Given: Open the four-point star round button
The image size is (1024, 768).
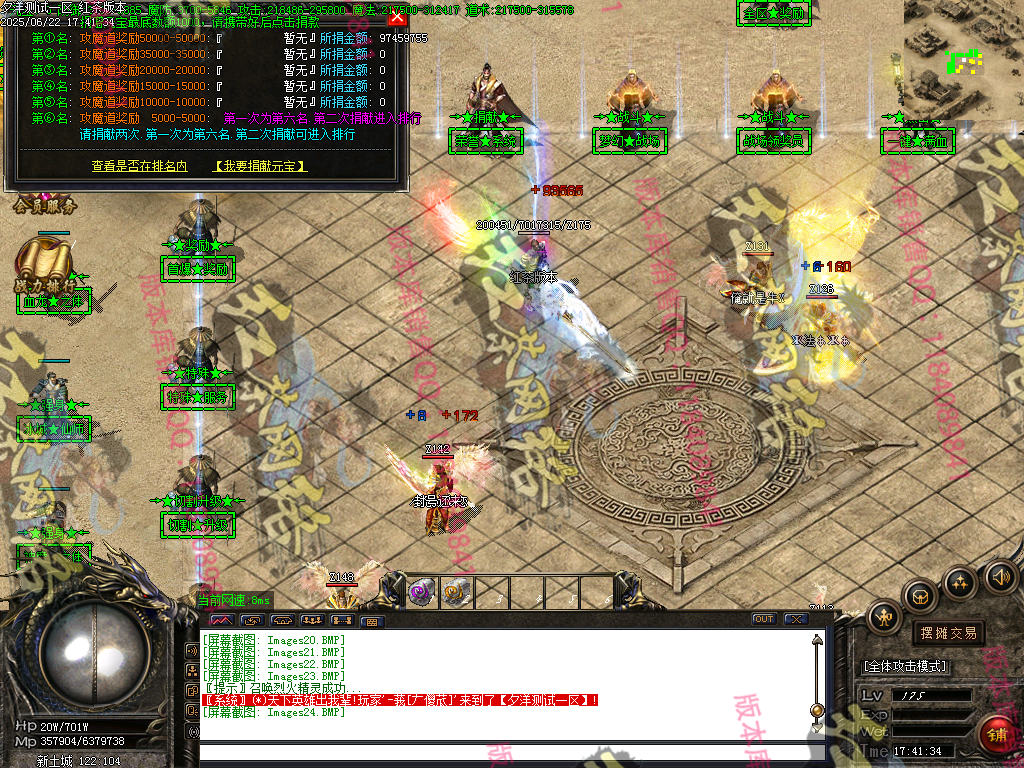Looking at the screenshot, I should pyautogui.click(x=960, y=583).
